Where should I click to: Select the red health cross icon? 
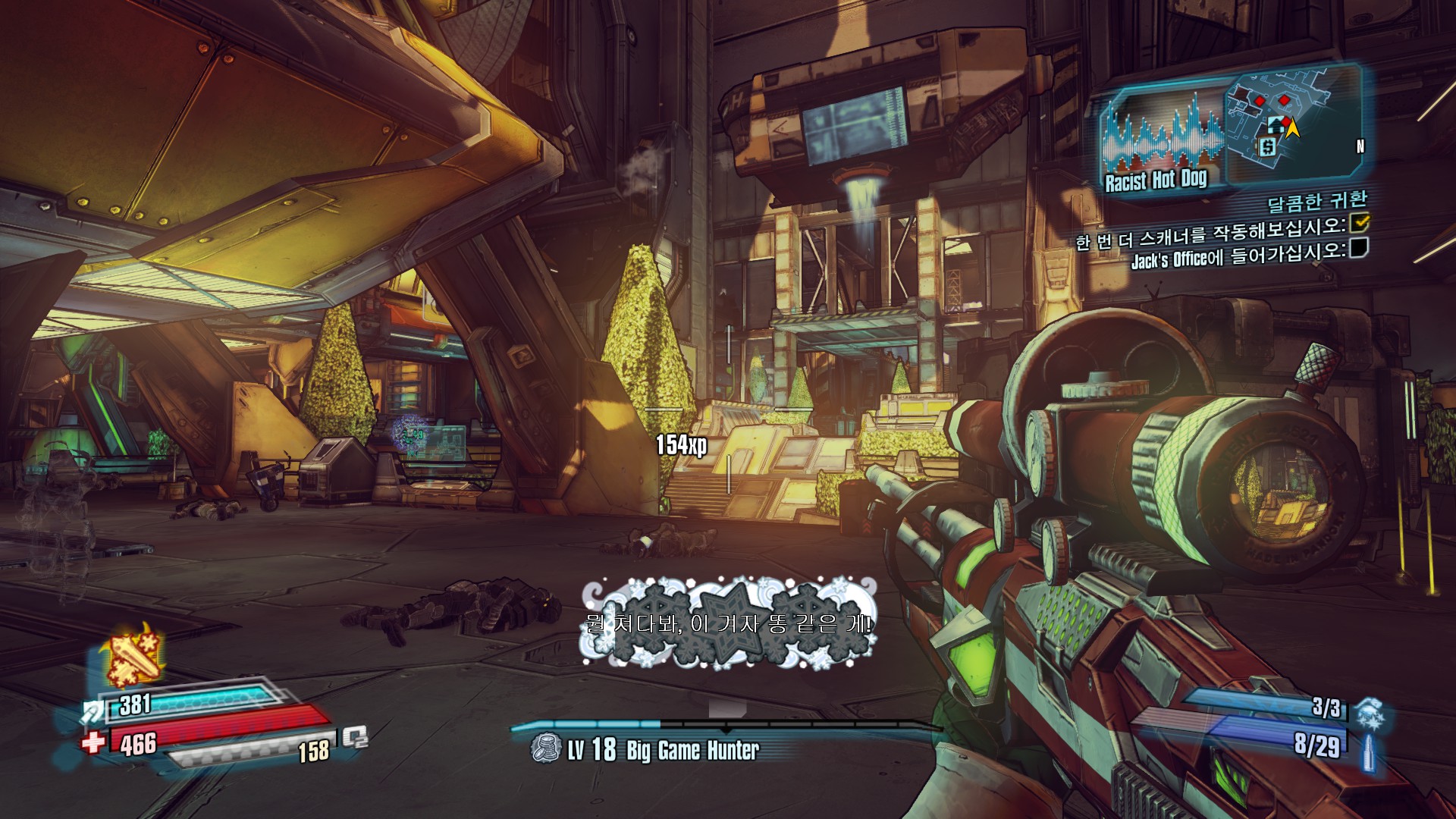tap(93, 742)
